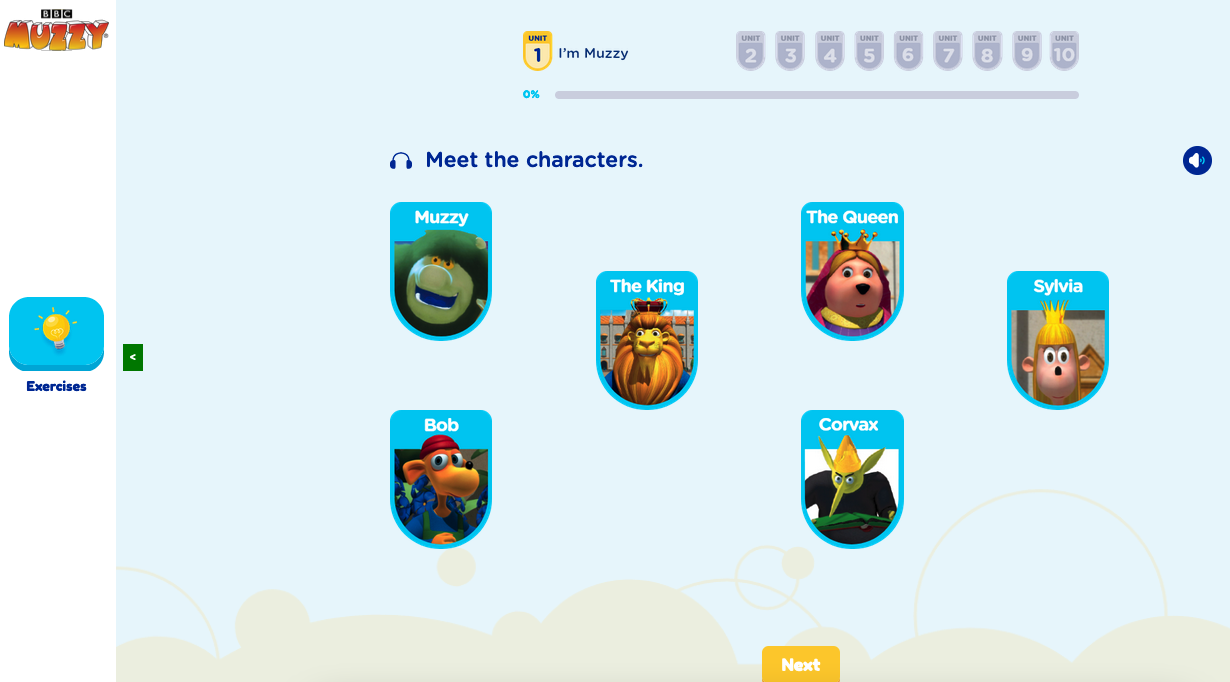Open Unit 4
The image size is (1230, 682).
[x=830, y=51]
